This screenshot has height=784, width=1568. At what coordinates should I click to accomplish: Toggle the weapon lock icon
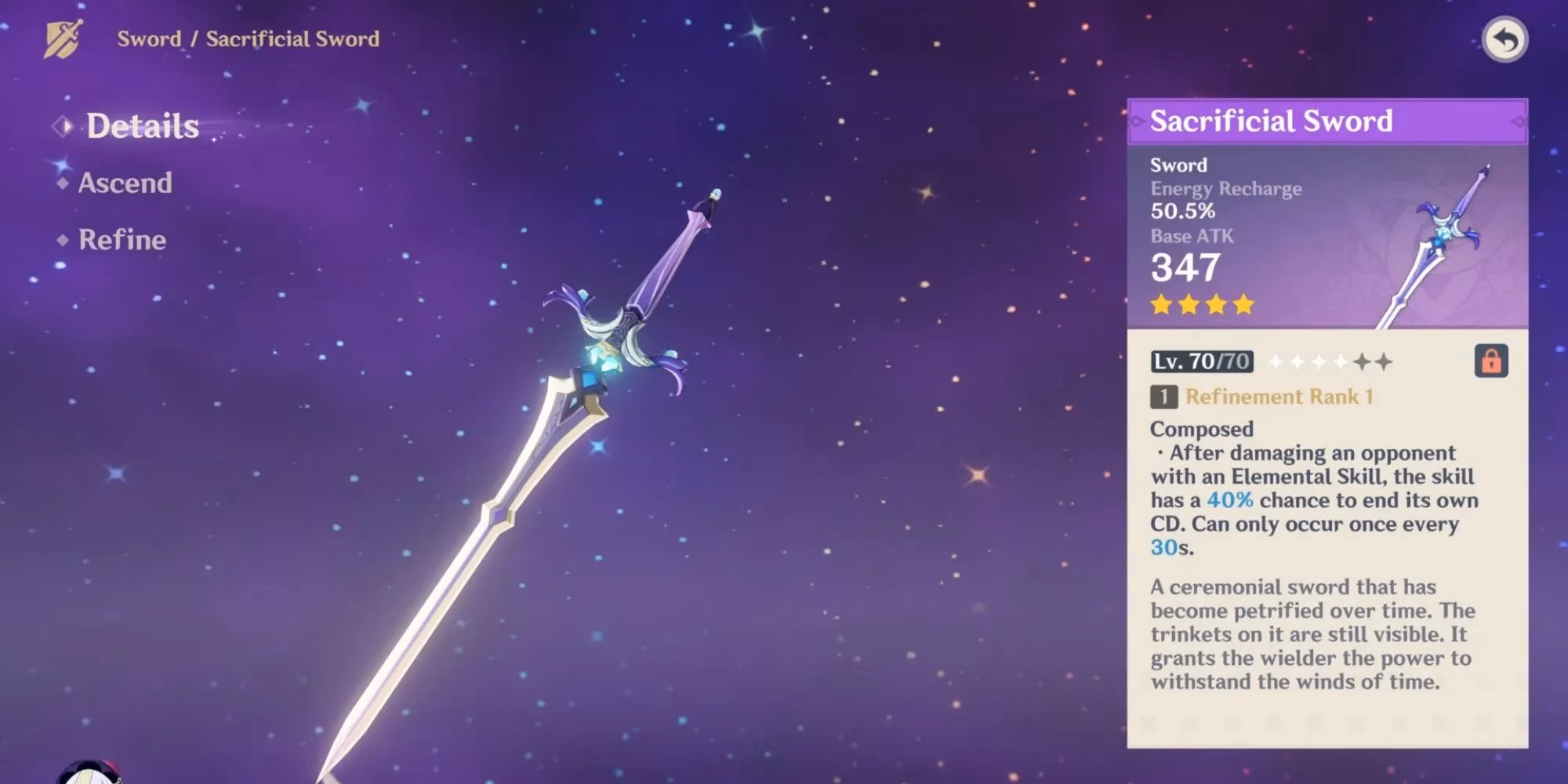1490,361
